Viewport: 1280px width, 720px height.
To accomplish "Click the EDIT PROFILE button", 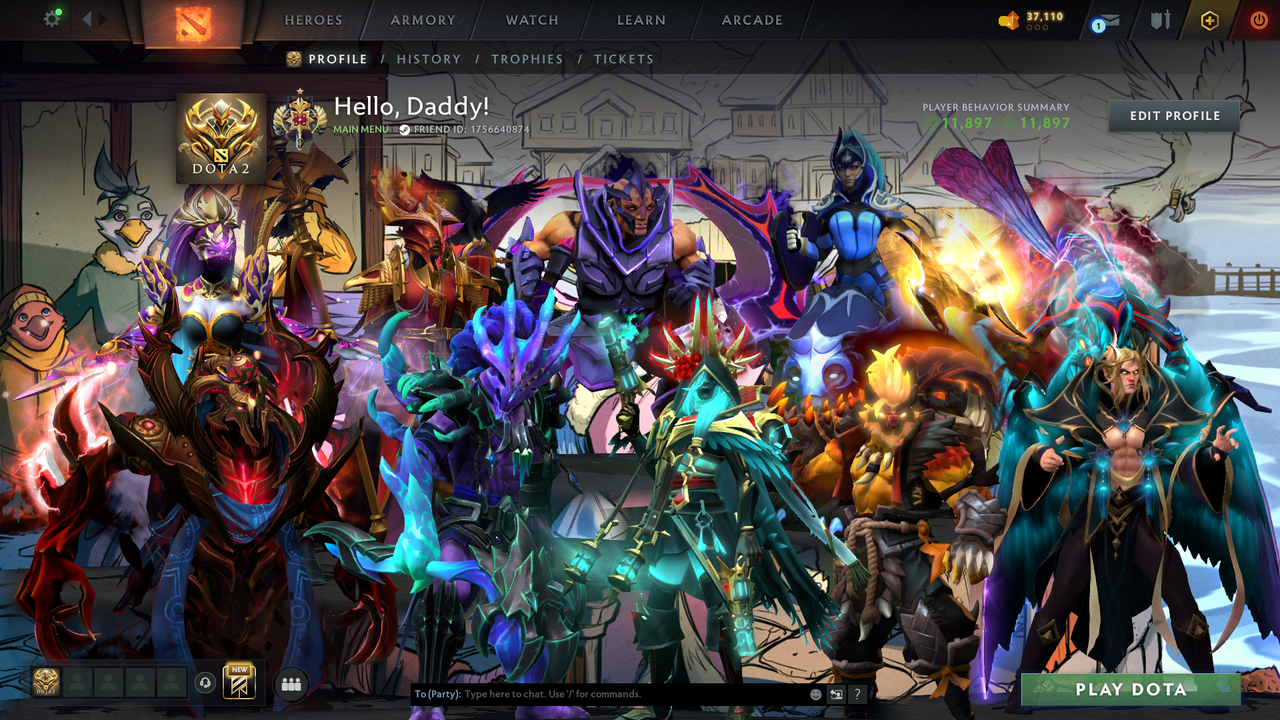I will 1172,115.
